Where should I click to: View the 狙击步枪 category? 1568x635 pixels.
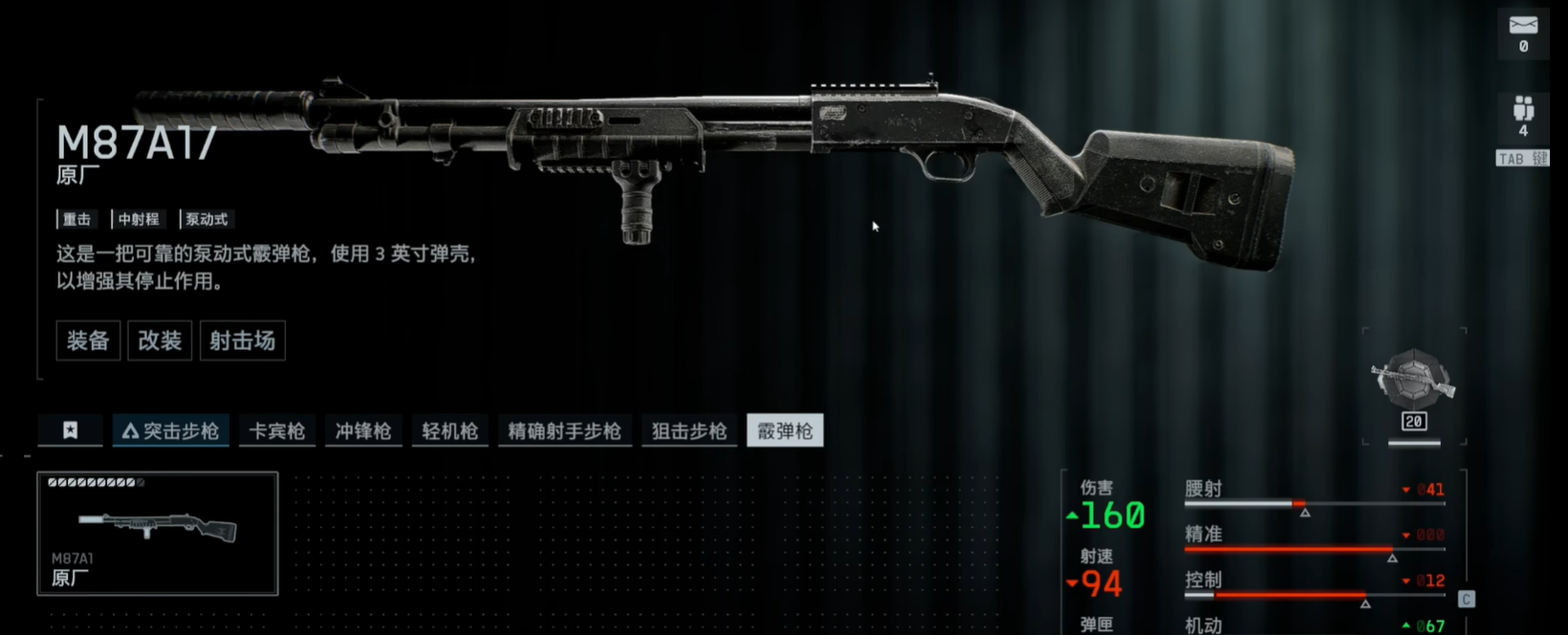pyautogui.click(x=689, y=431)
